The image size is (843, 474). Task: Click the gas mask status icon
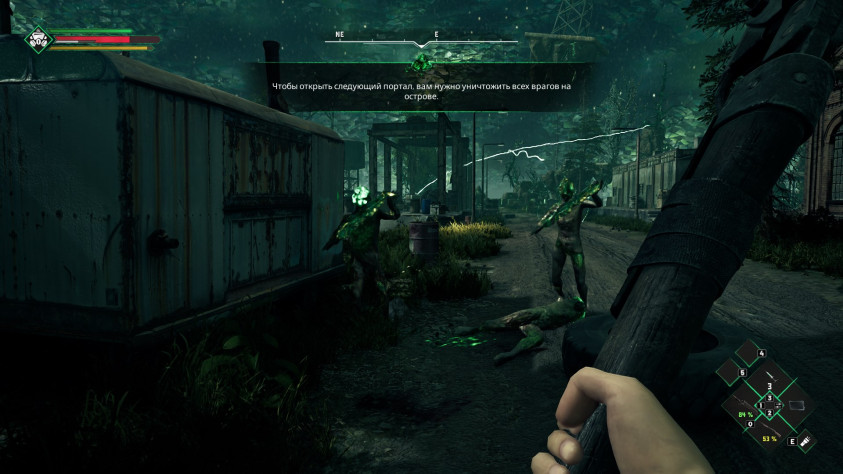pos(38,39)
